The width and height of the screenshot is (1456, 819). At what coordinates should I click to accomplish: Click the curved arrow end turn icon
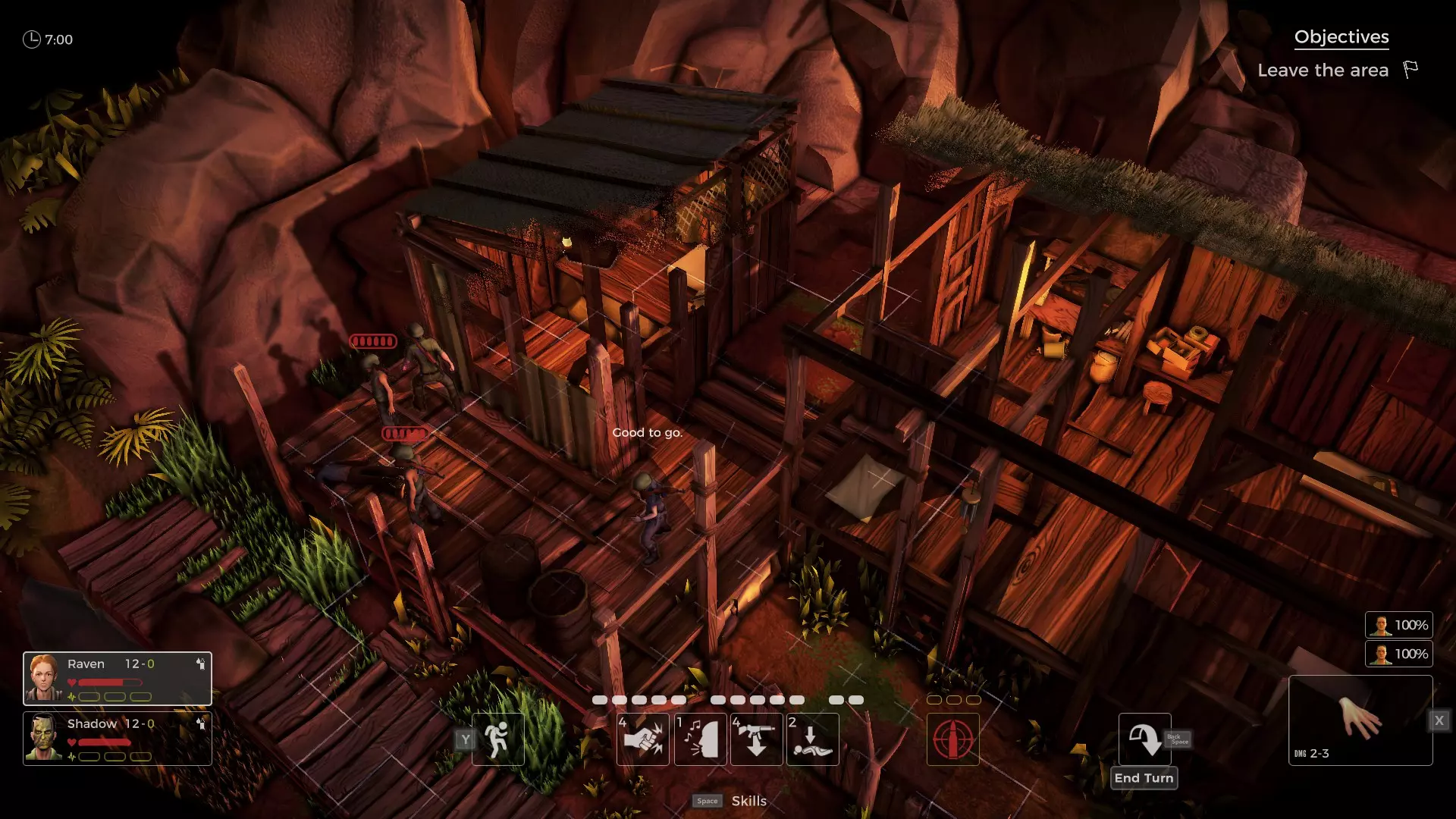[x=1144, y=739]
